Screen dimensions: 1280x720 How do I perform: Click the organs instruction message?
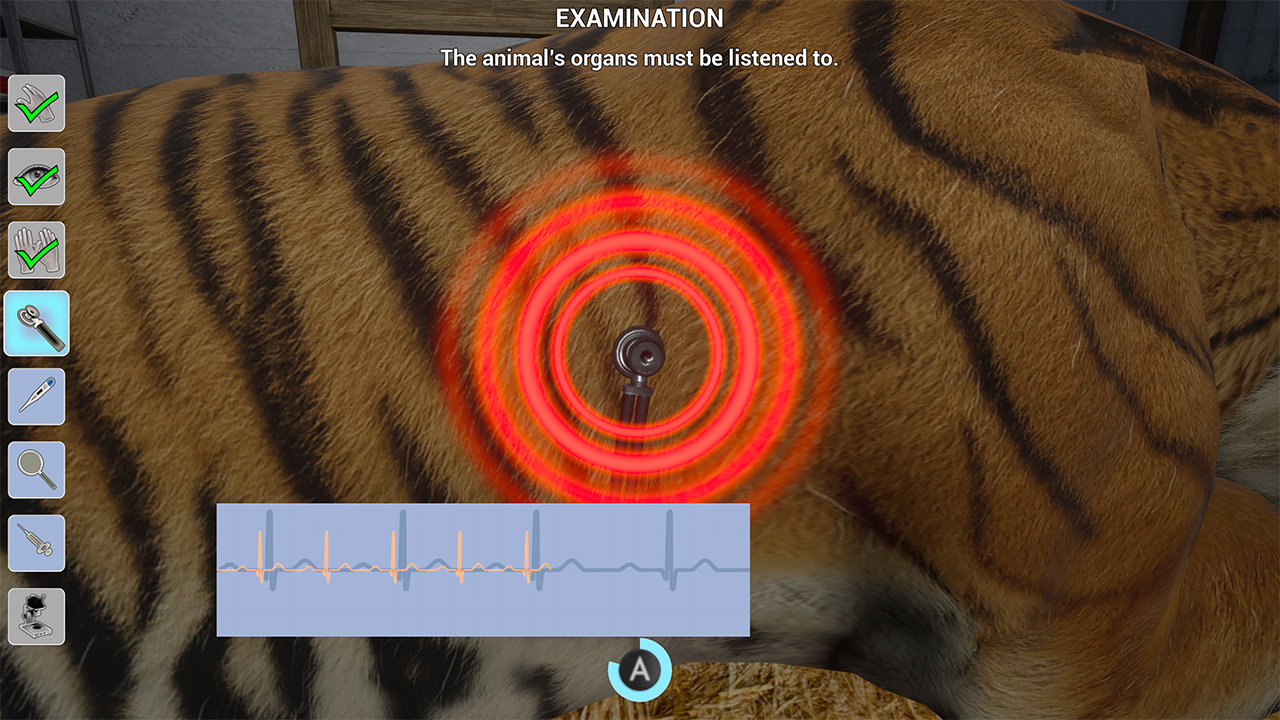639,58
